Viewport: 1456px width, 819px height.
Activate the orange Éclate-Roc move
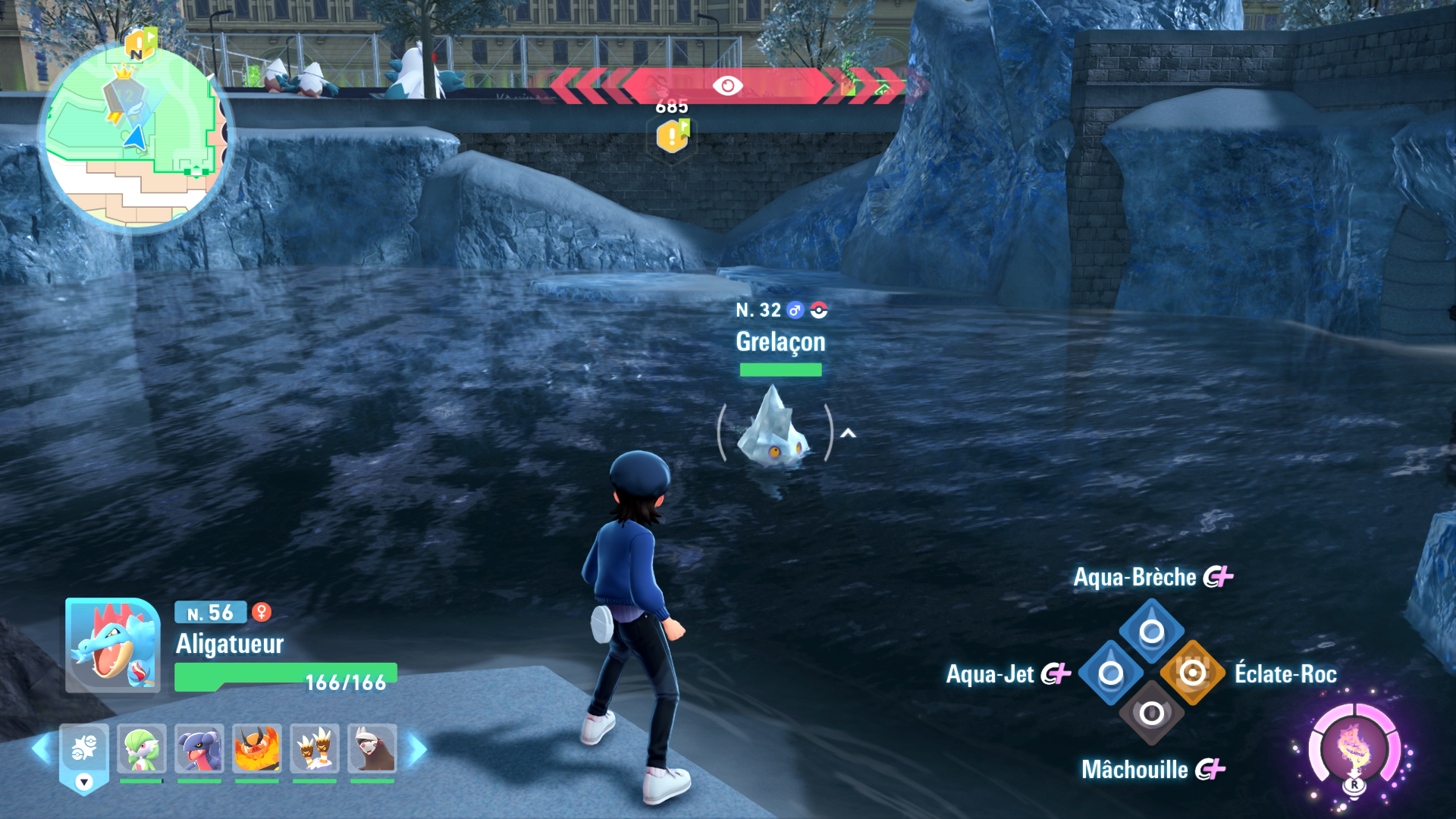(x=1192, y=673)
